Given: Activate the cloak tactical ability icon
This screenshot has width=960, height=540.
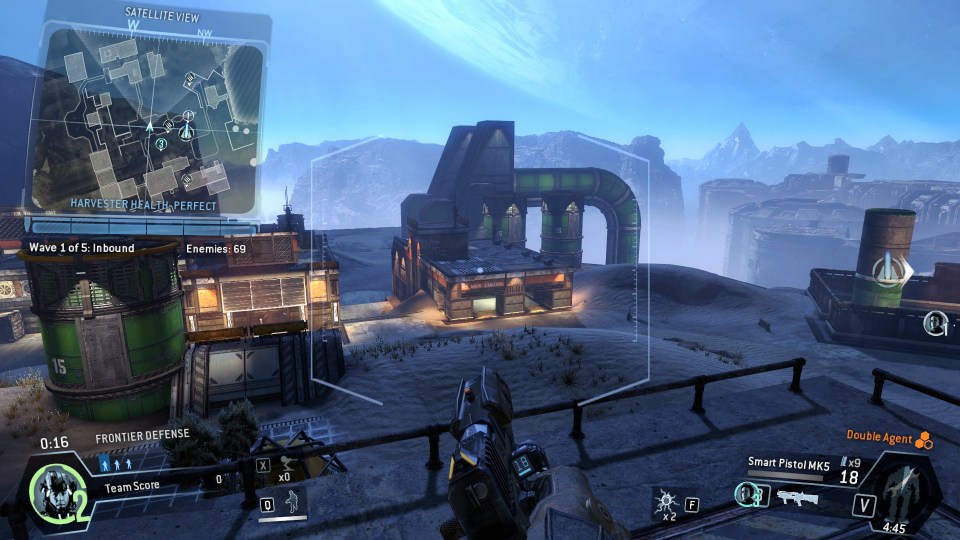Looking at the screenshot, I should pos(292,500).
